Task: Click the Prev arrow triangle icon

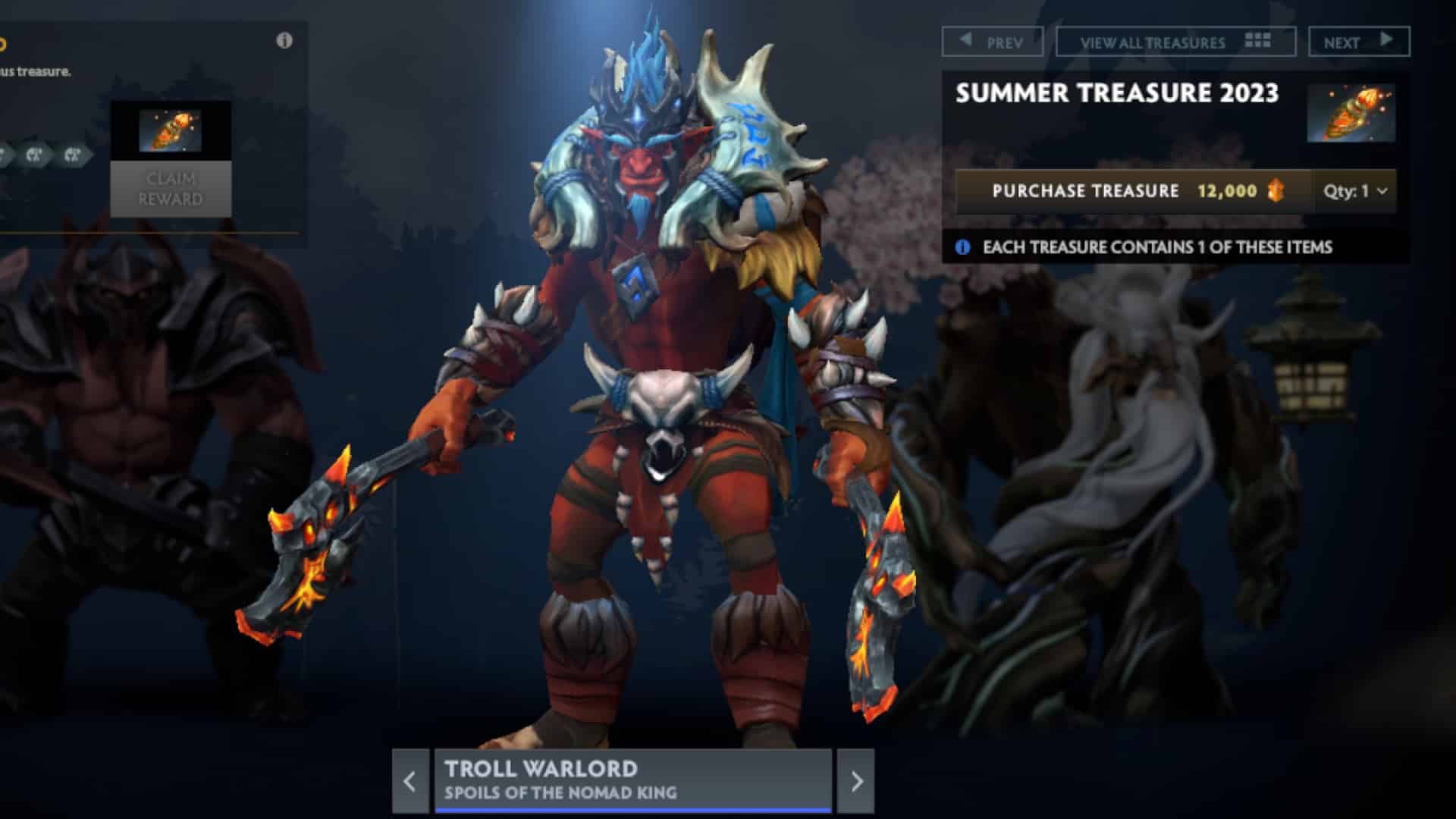Action: click(x=965, y=42)
